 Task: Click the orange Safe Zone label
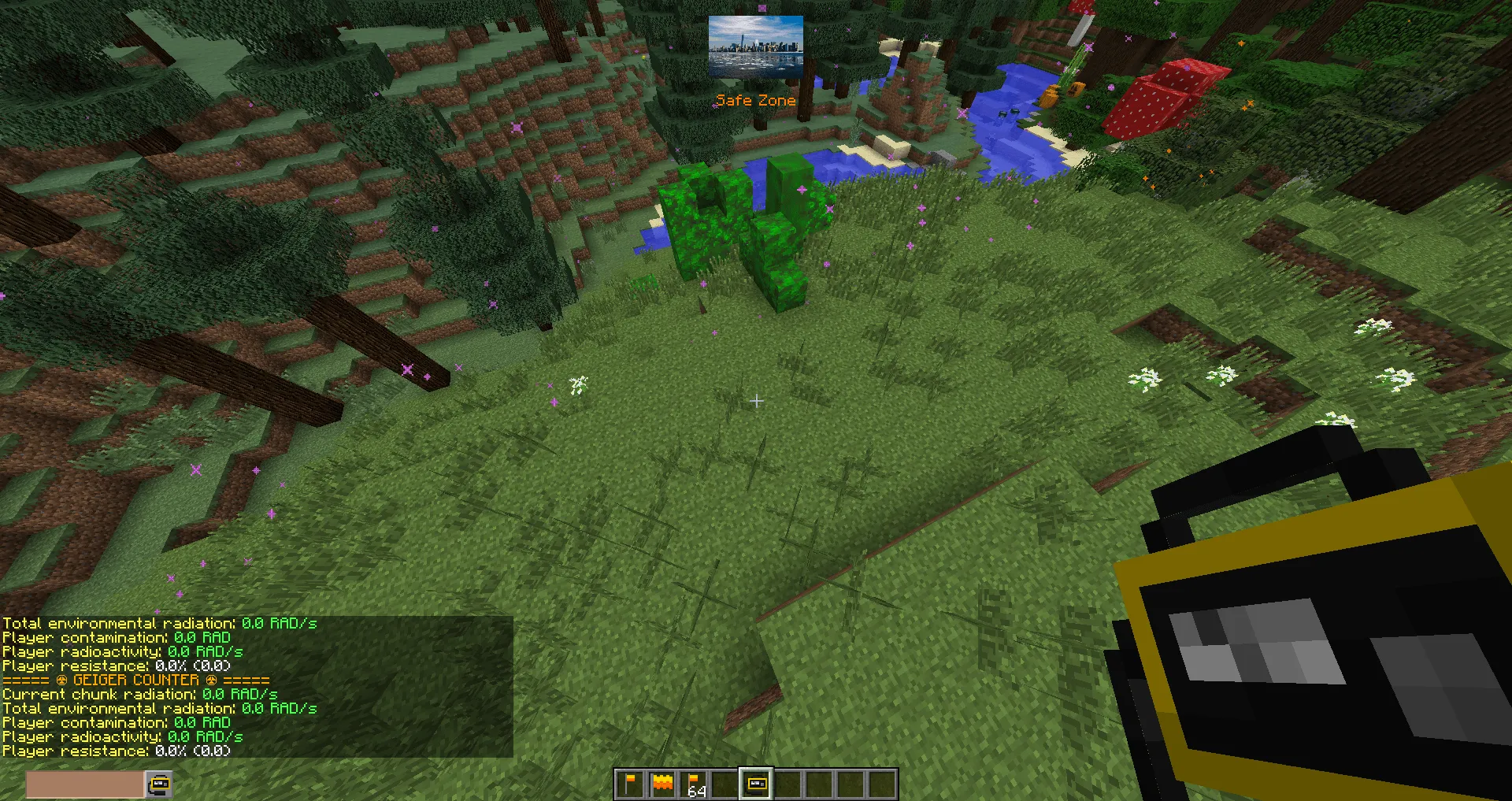pyautogui.click(x=755, y=100)
